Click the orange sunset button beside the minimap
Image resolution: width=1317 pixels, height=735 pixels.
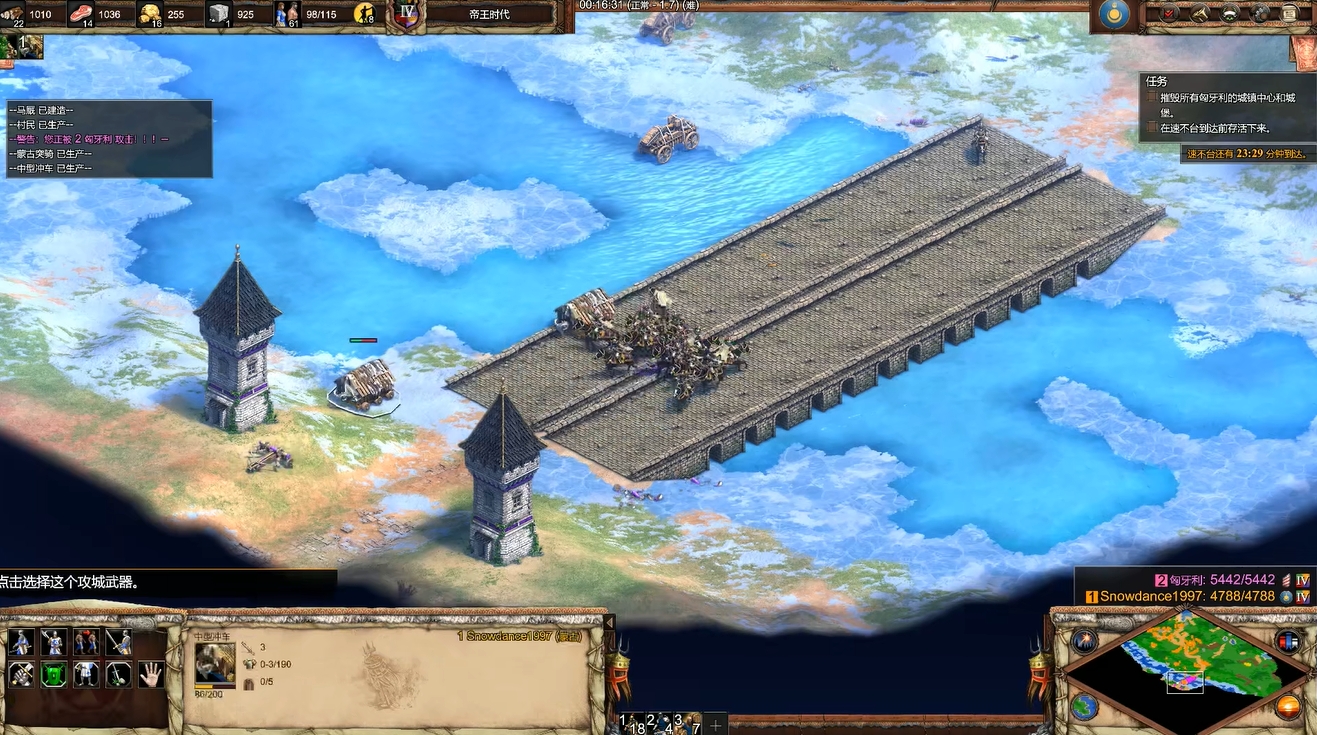click(x=1288, y=706)
